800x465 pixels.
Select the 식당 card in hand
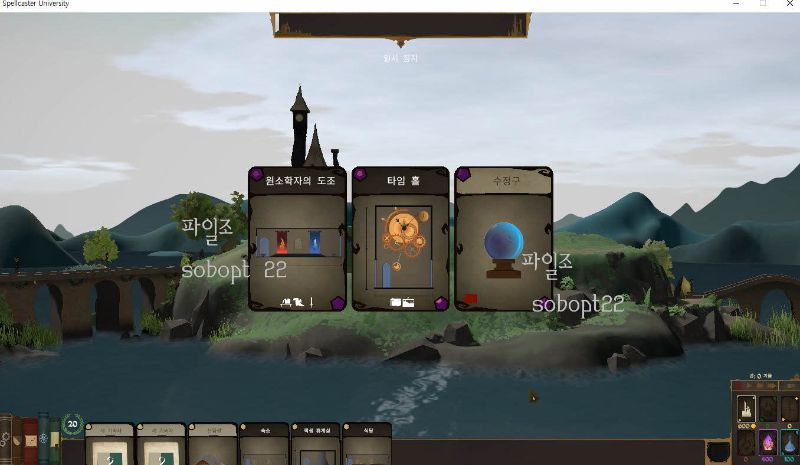367,445
